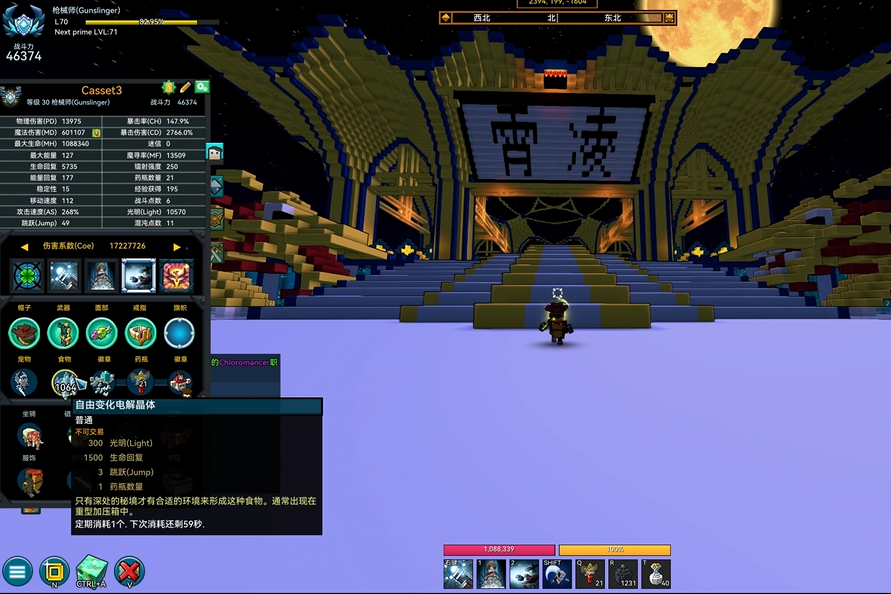This screenshot has width=891, height=594.
Task: Select the empty banner (旗帜) slot
Action: coord(180,333)
